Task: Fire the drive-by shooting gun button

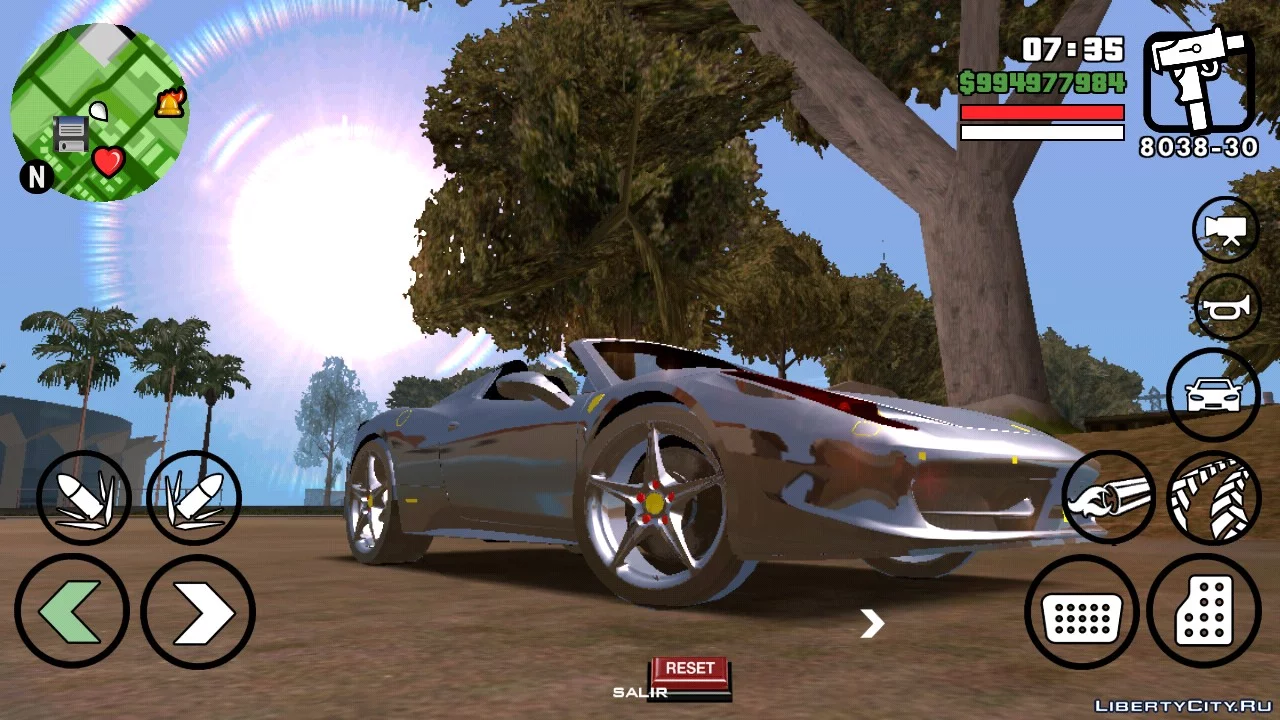Action: pyautogui.click(x=1108, y=497)
